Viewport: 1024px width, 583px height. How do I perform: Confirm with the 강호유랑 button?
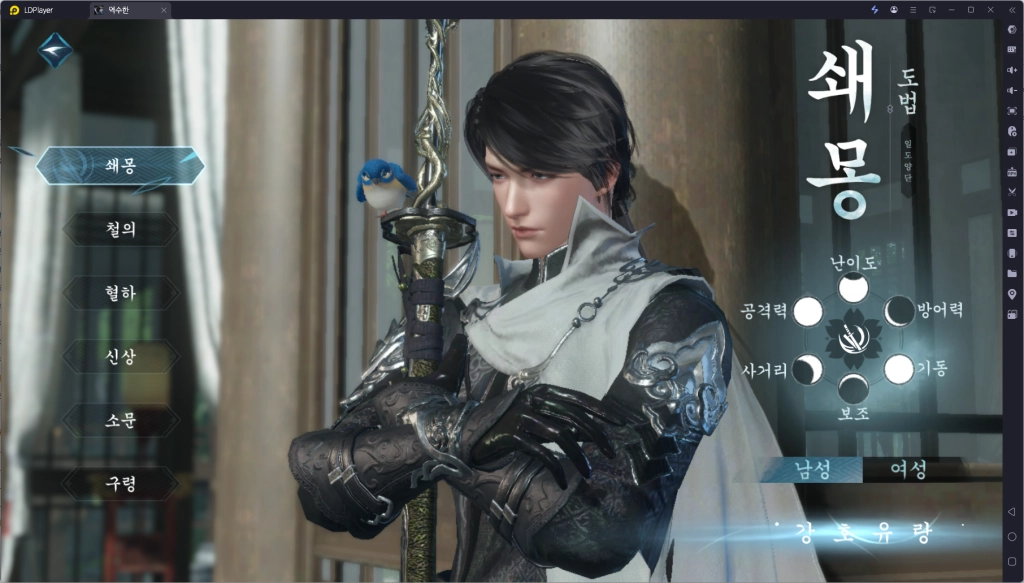[x=862, y=529]
